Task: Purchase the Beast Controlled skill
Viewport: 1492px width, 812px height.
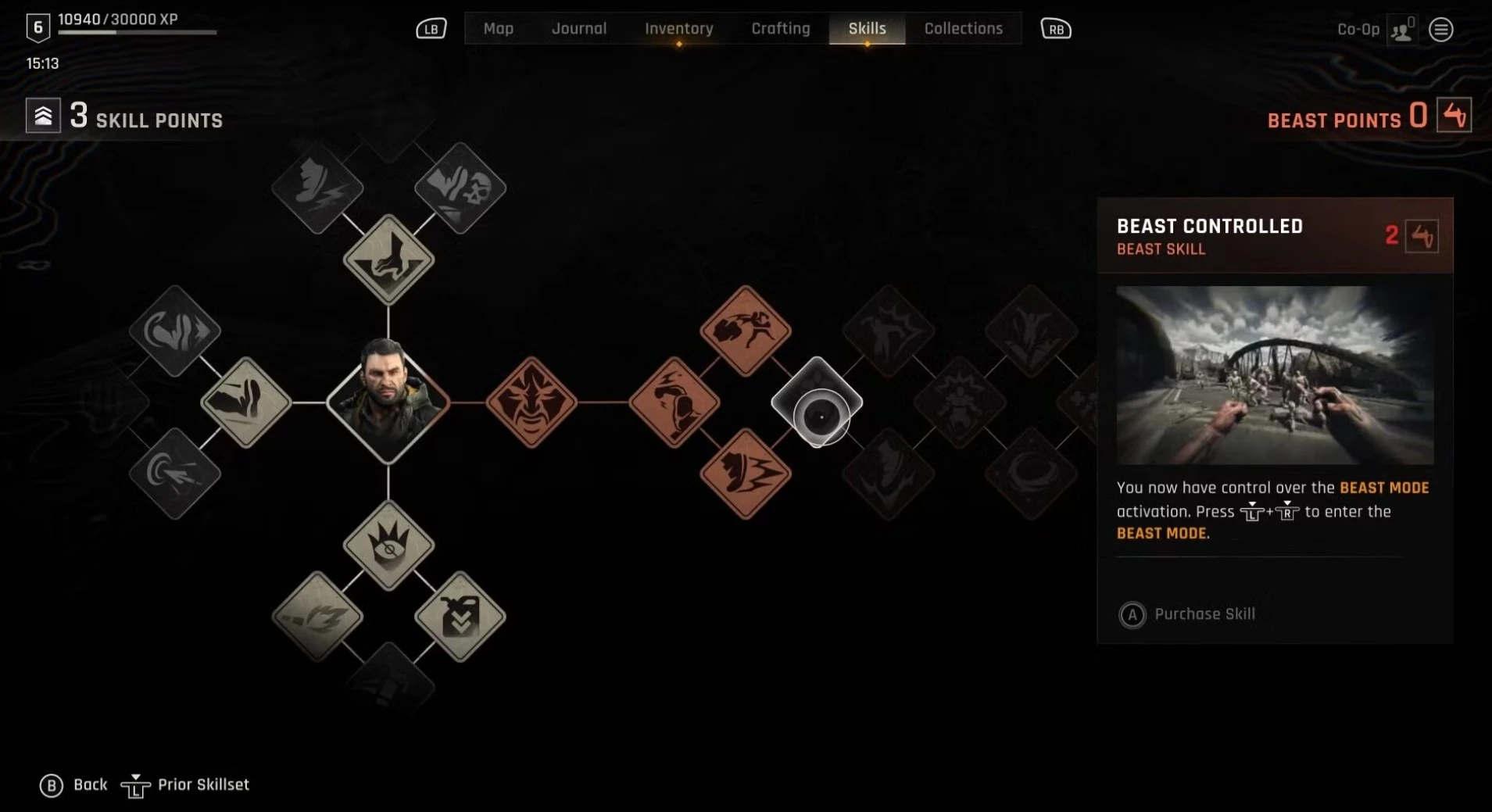Action: coord(1187,614)
